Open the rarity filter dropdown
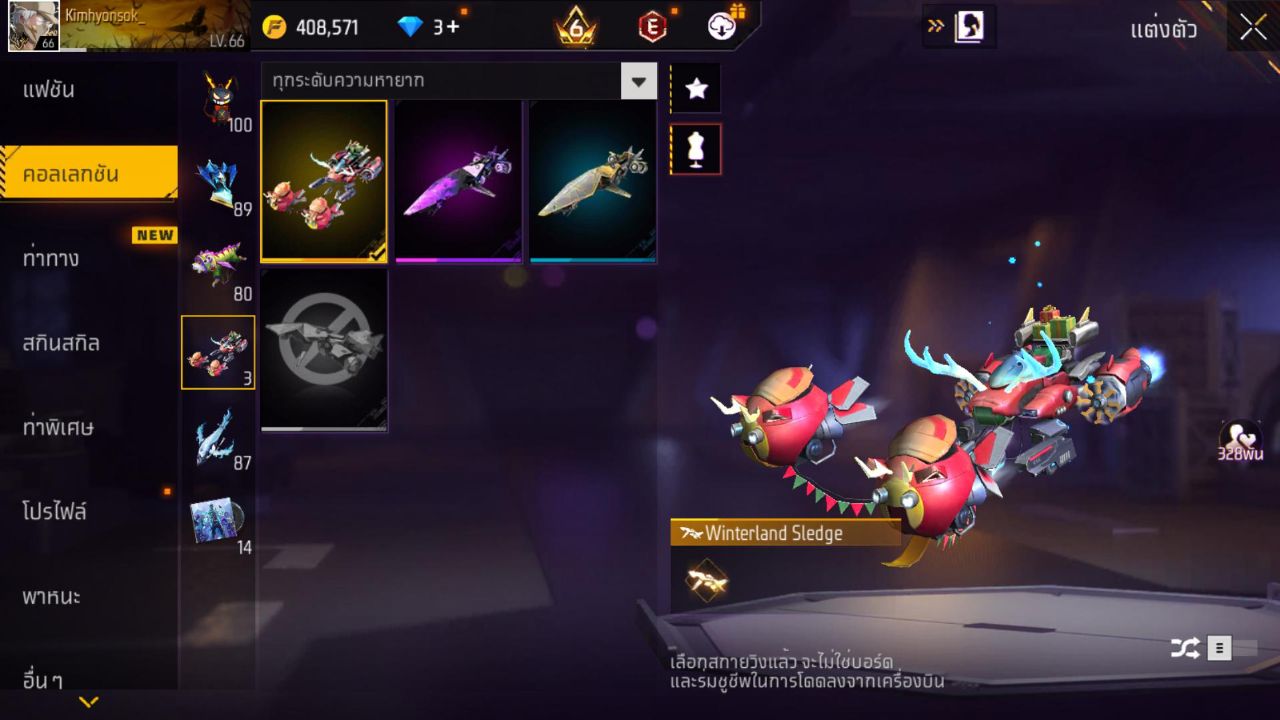The width and height of the screenshot is (1280, 720). [638, 81]
